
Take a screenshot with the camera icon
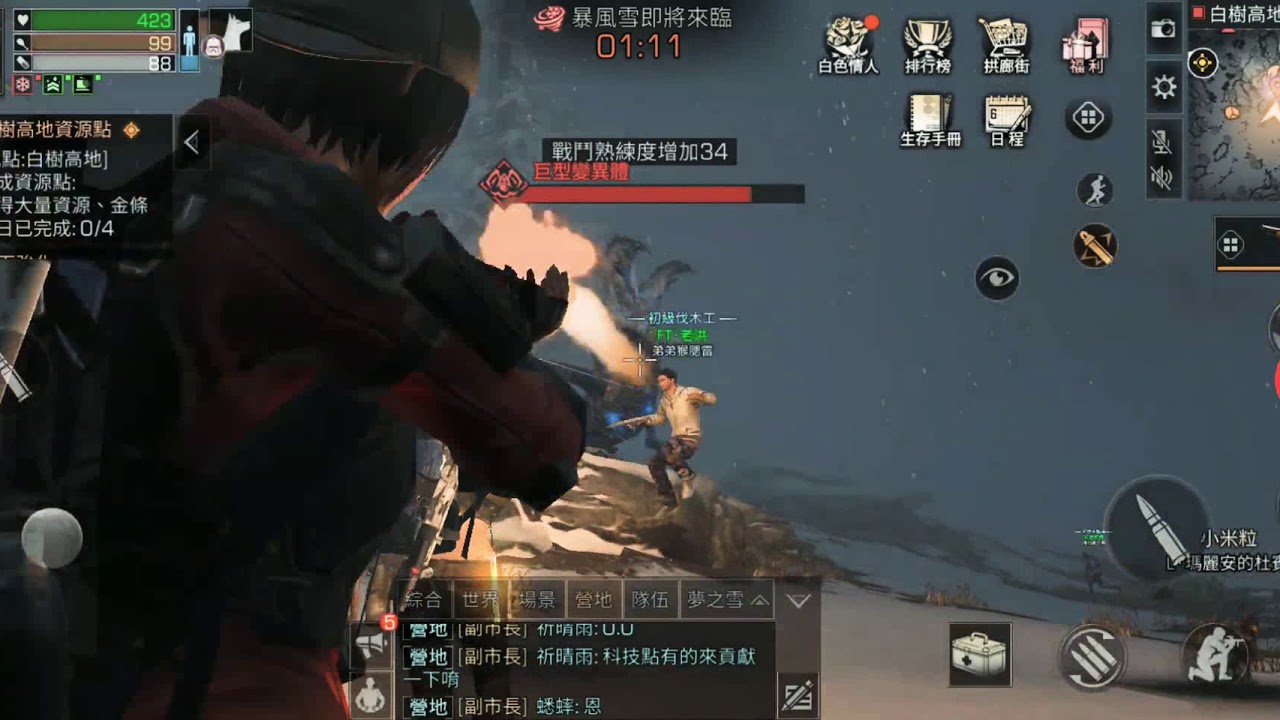point(1164,28)
